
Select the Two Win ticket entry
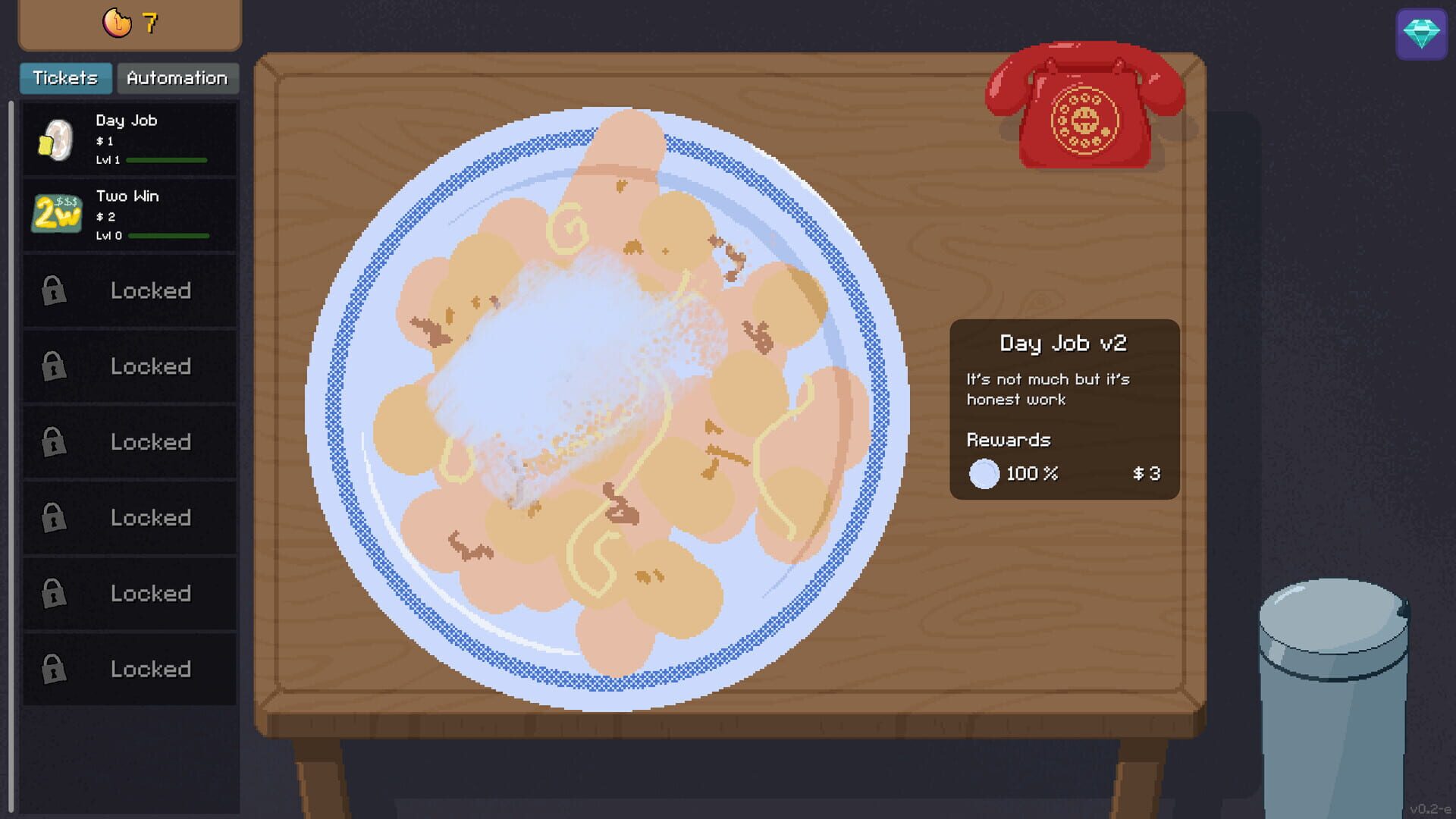[129, 215]
